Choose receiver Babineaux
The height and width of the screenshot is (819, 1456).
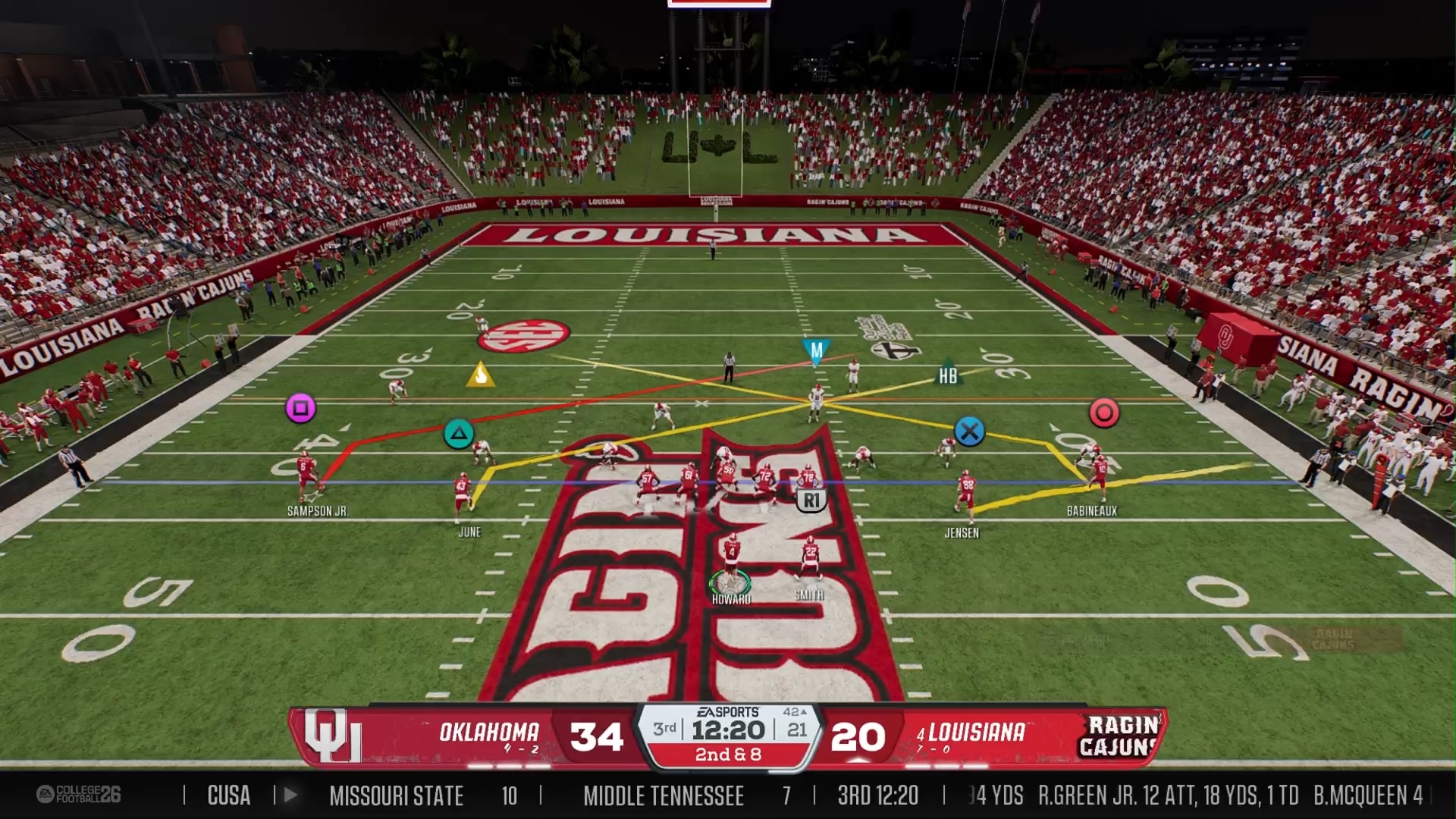click(x=1097, y=473)
